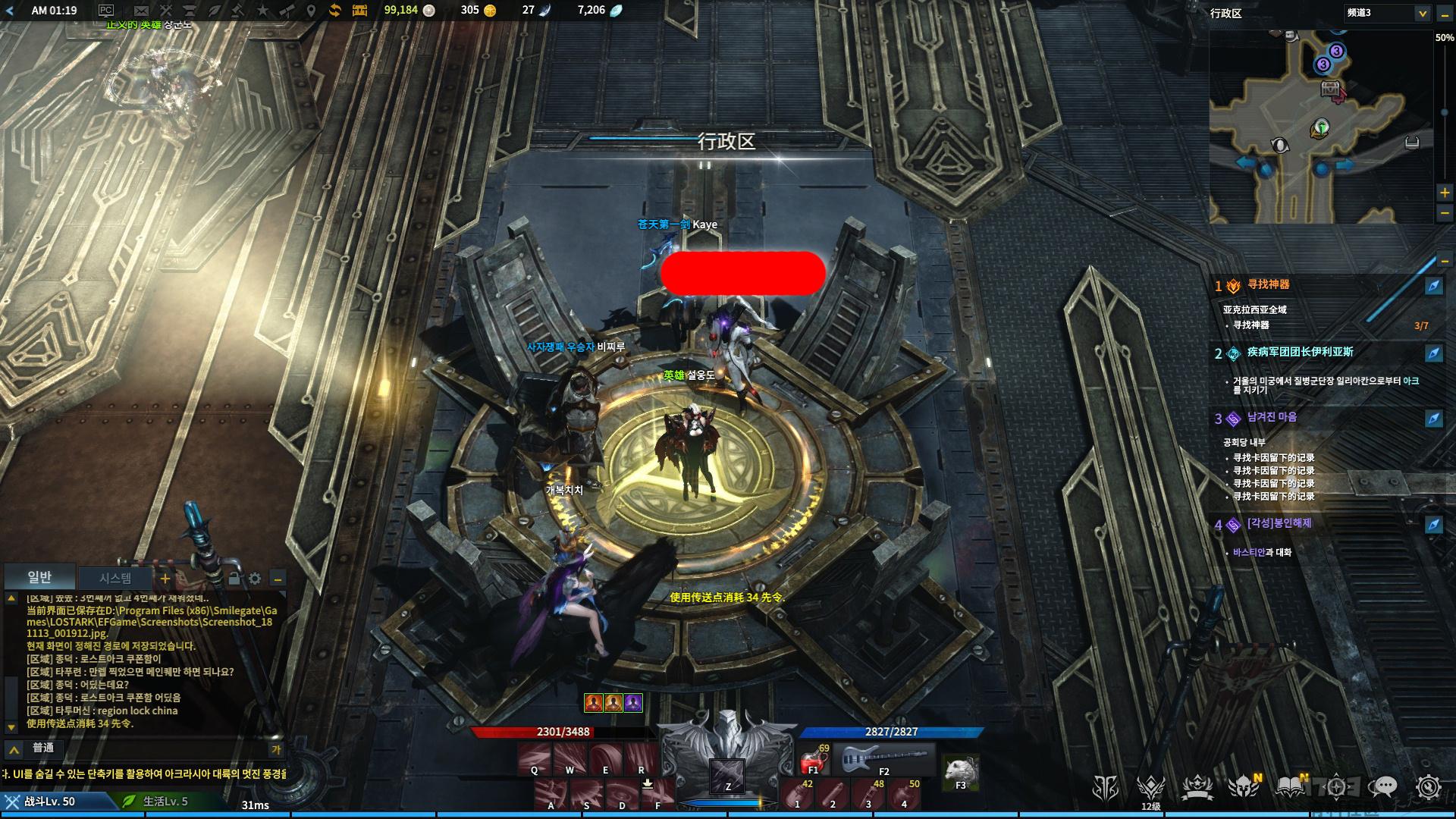Use the red health potion in F1 slot
1456x819 pixels.
point(814,759)
